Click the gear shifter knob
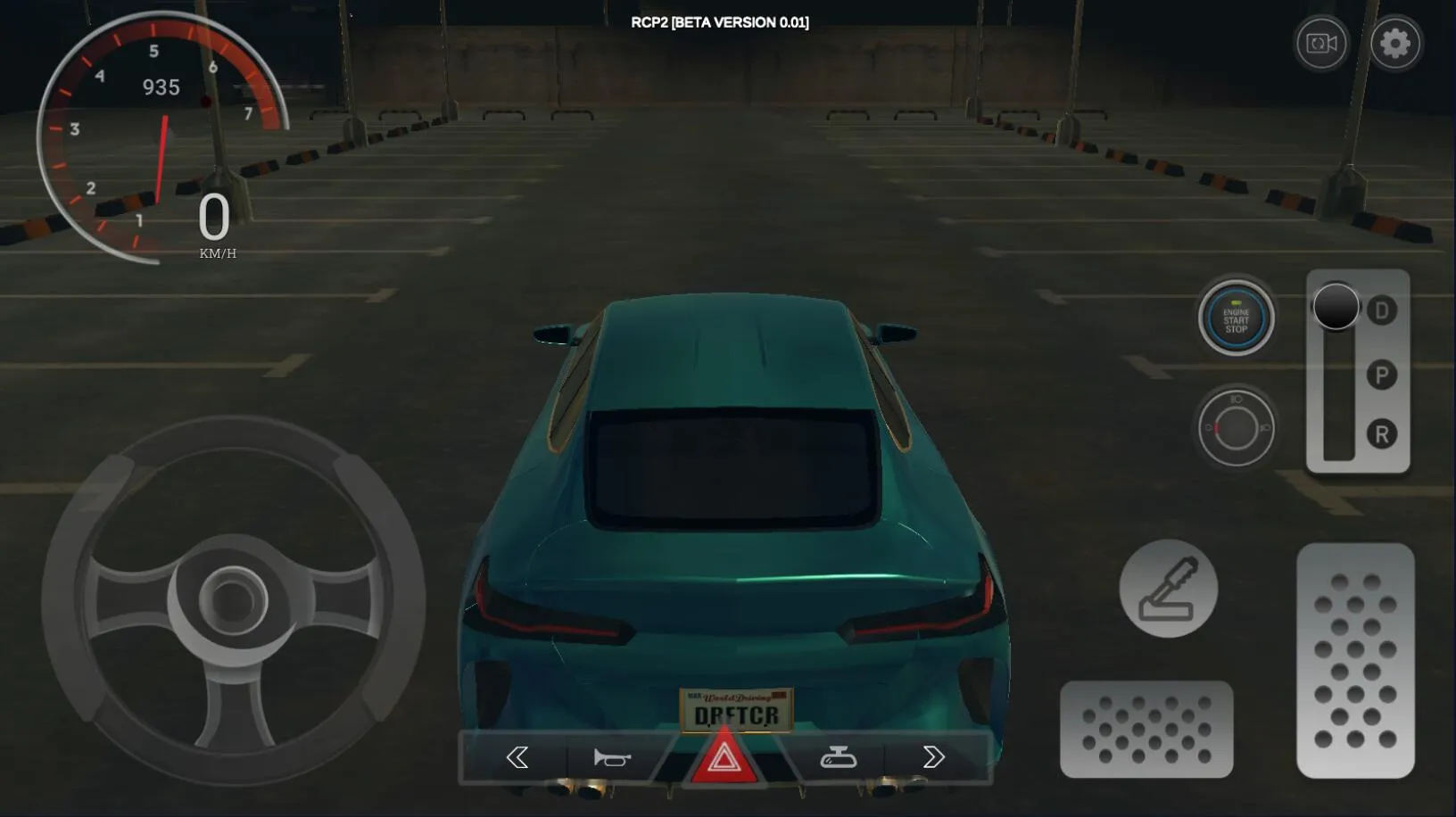 tap(1336, 307)
